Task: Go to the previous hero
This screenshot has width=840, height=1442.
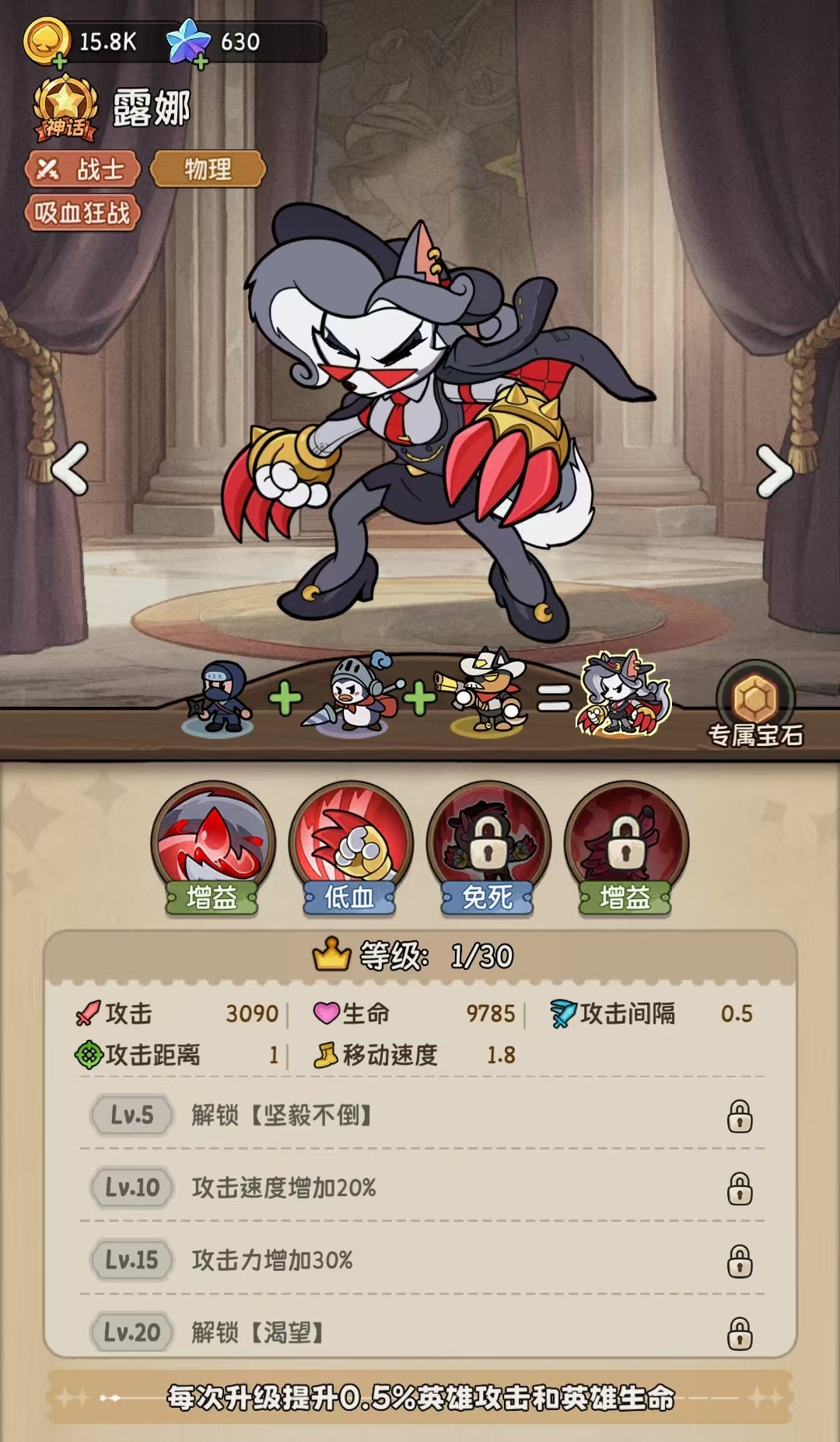Action: coord(70,469)
